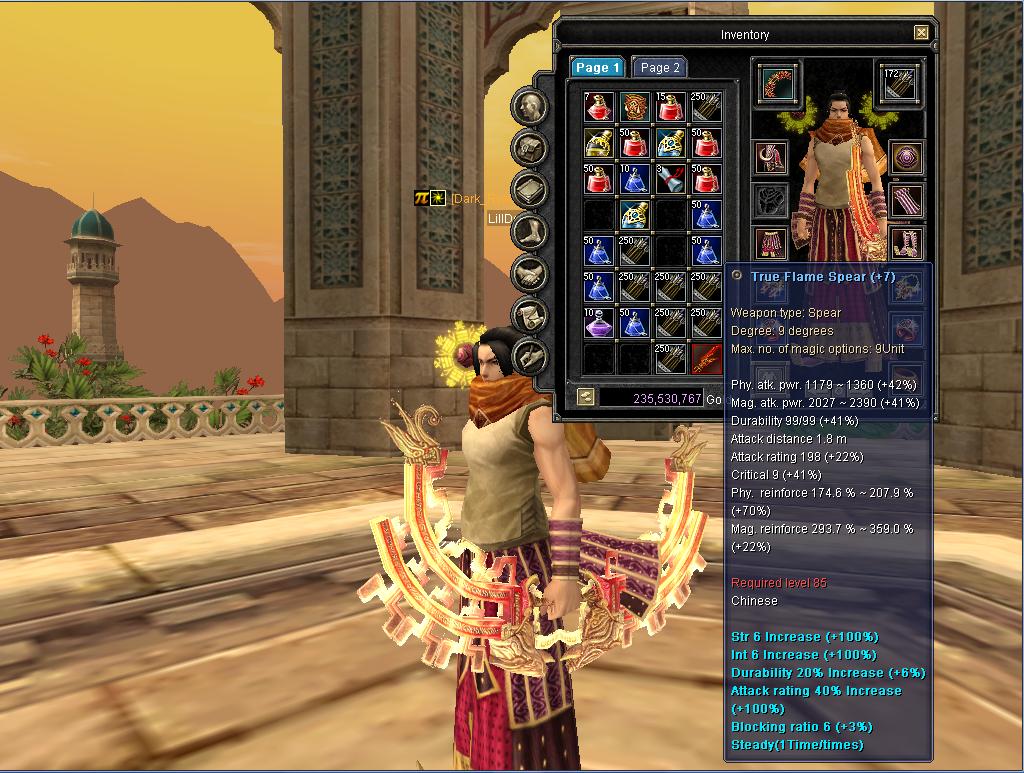Select the red potion stack of 7
Screen dimensions: 1024x773
click(598, 105)
